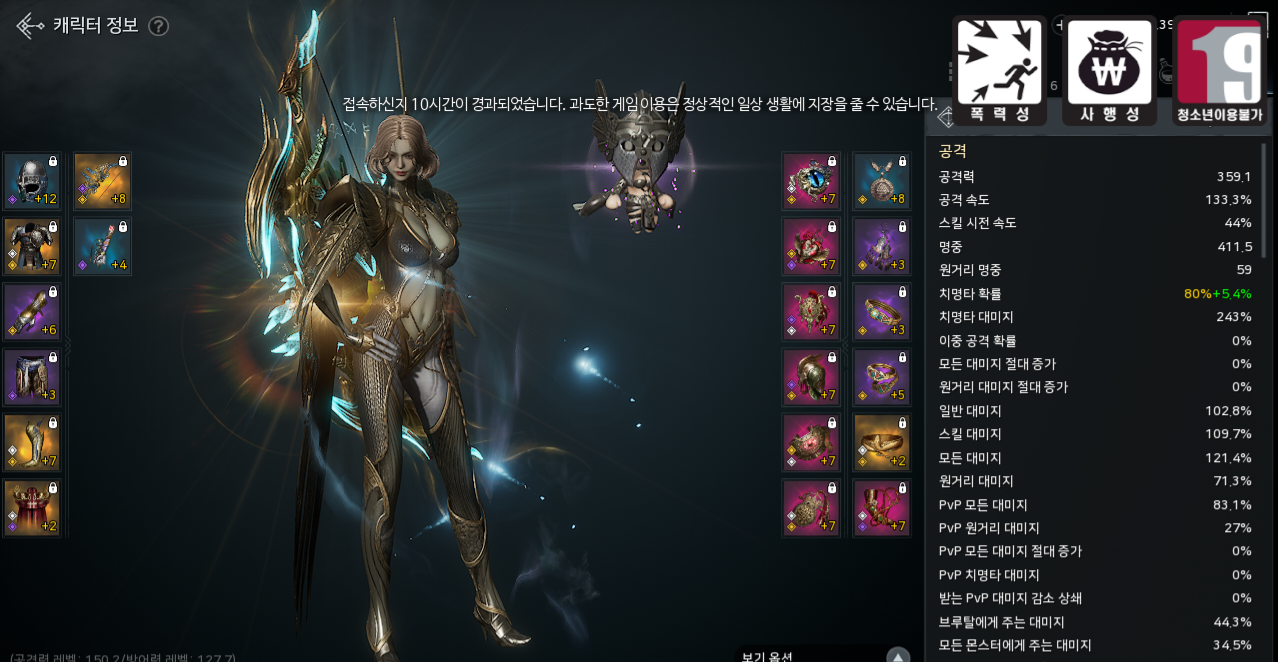Screen dimensions: 1278x662
Task: Select the +7 golden boots slot
Action: [32, 442]
